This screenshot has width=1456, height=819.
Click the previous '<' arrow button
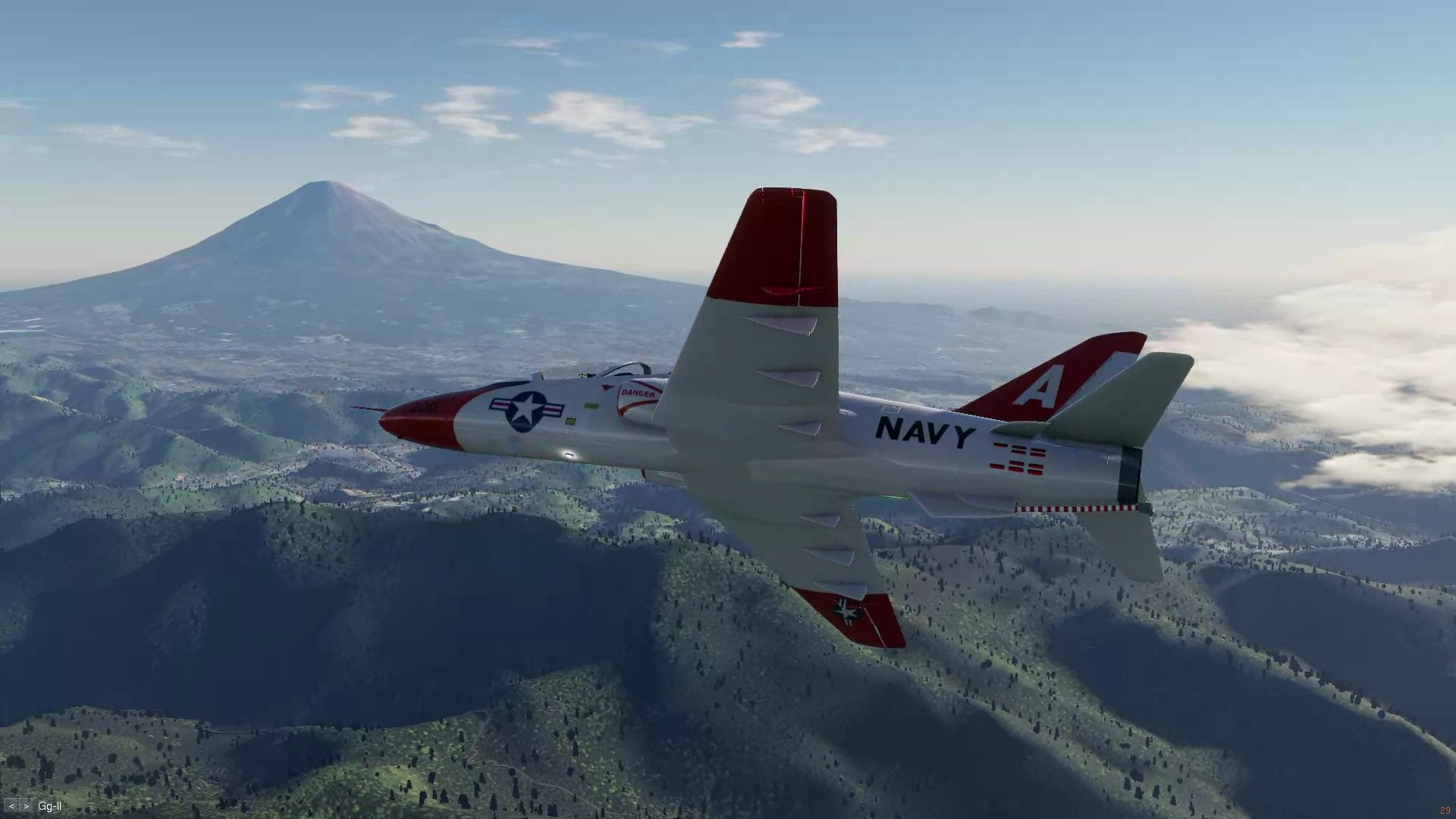11,807
